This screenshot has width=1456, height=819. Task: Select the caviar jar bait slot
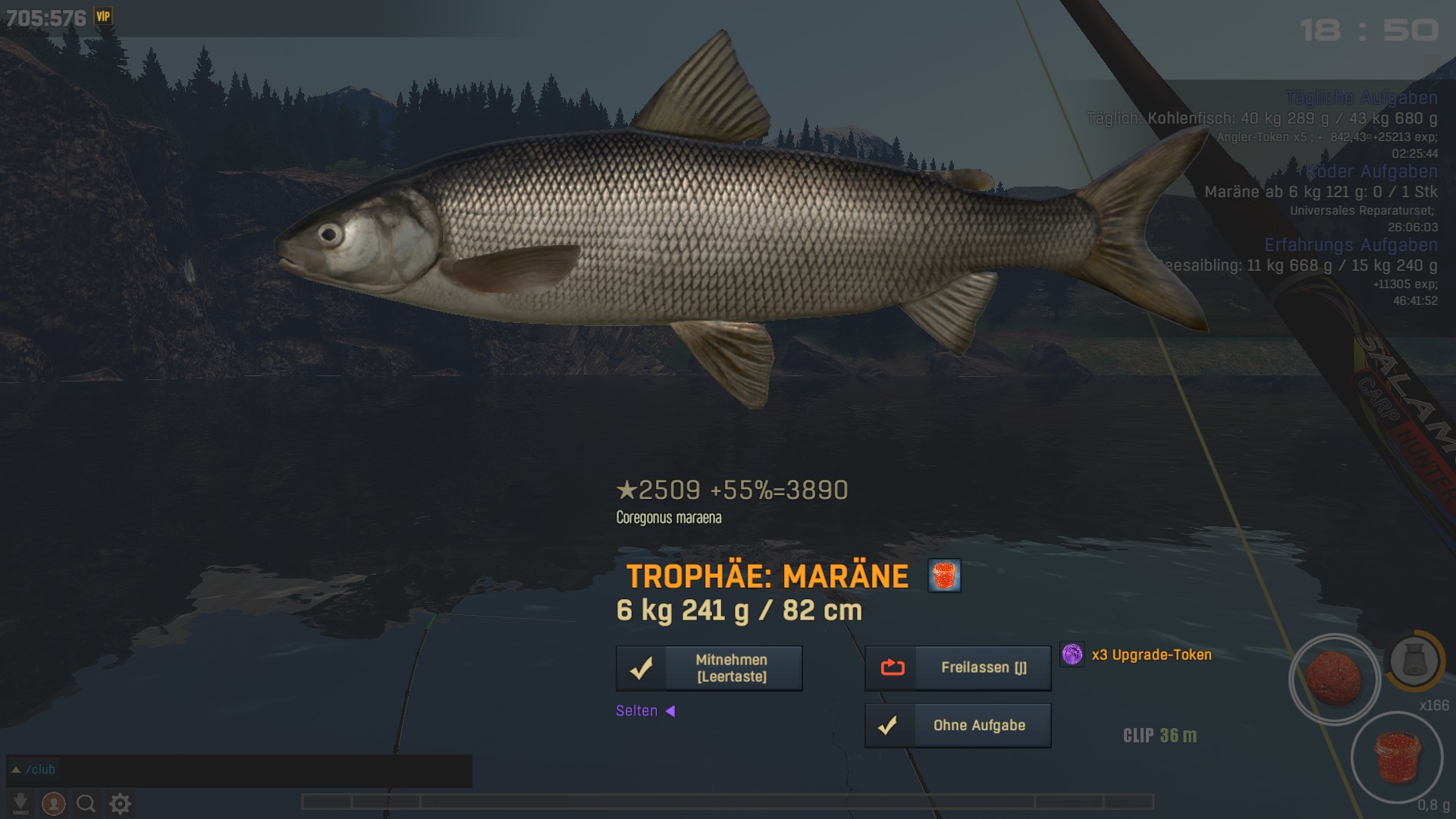coord(1396,758)
